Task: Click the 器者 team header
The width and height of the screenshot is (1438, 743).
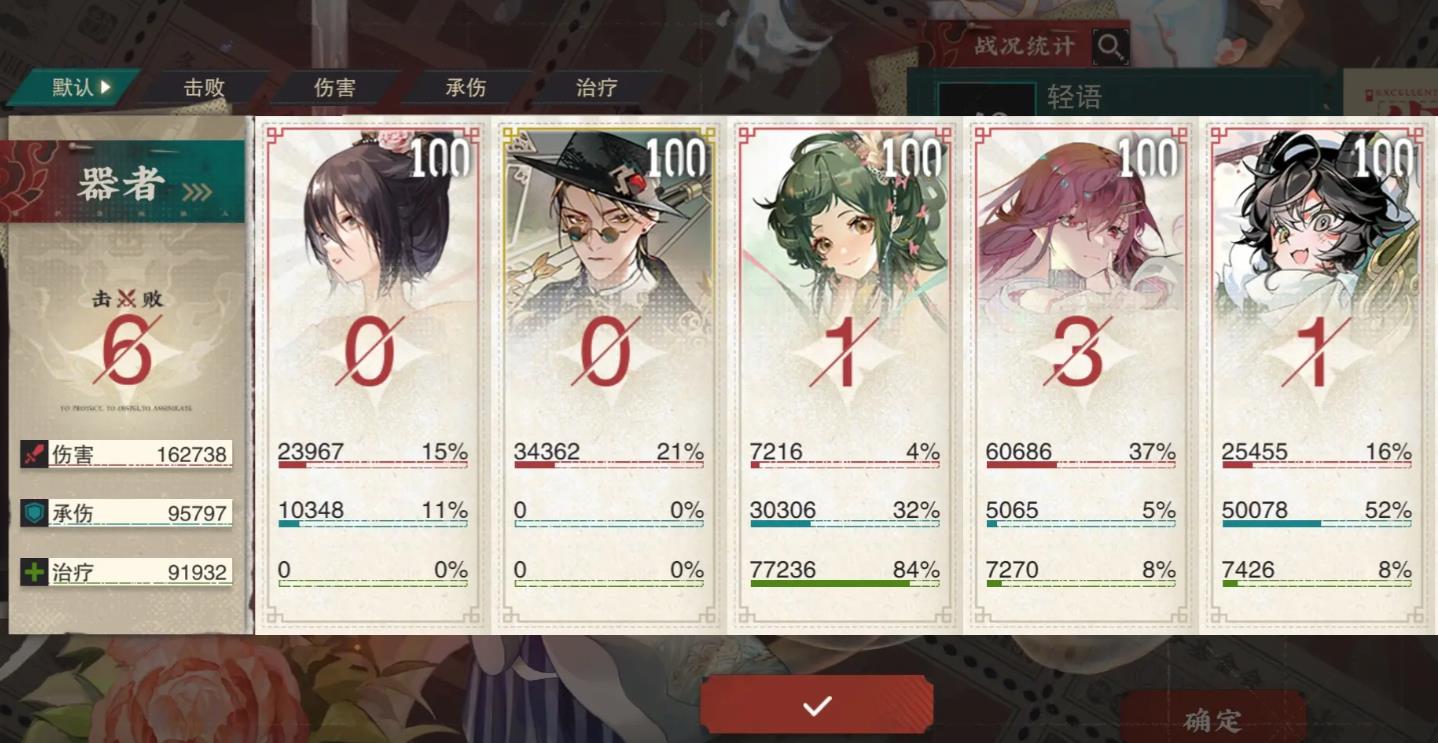Action: pyautogui.click(x=125, y=185)
